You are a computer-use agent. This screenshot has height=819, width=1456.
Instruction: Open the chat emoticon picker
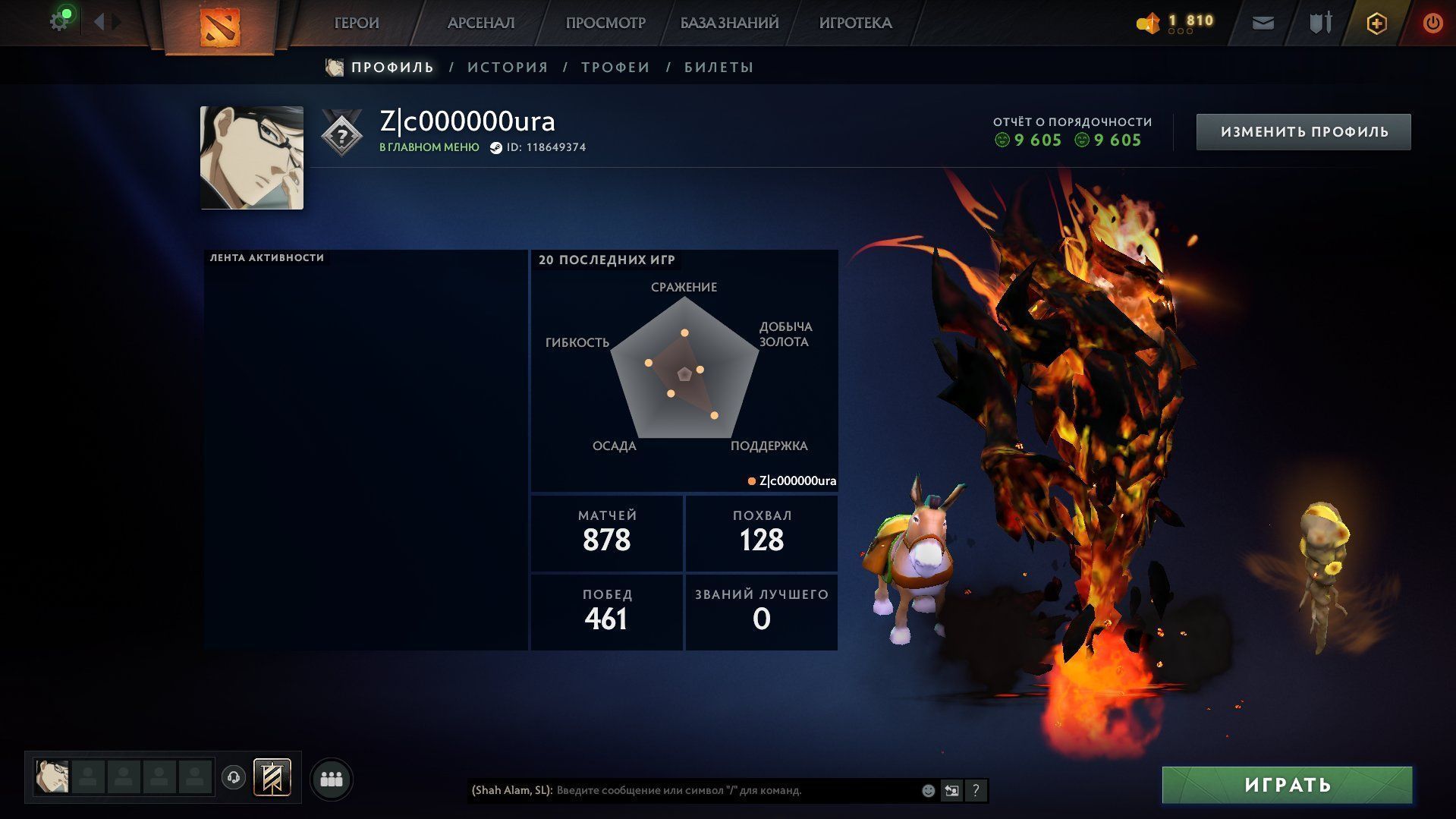tap(928, 790)
